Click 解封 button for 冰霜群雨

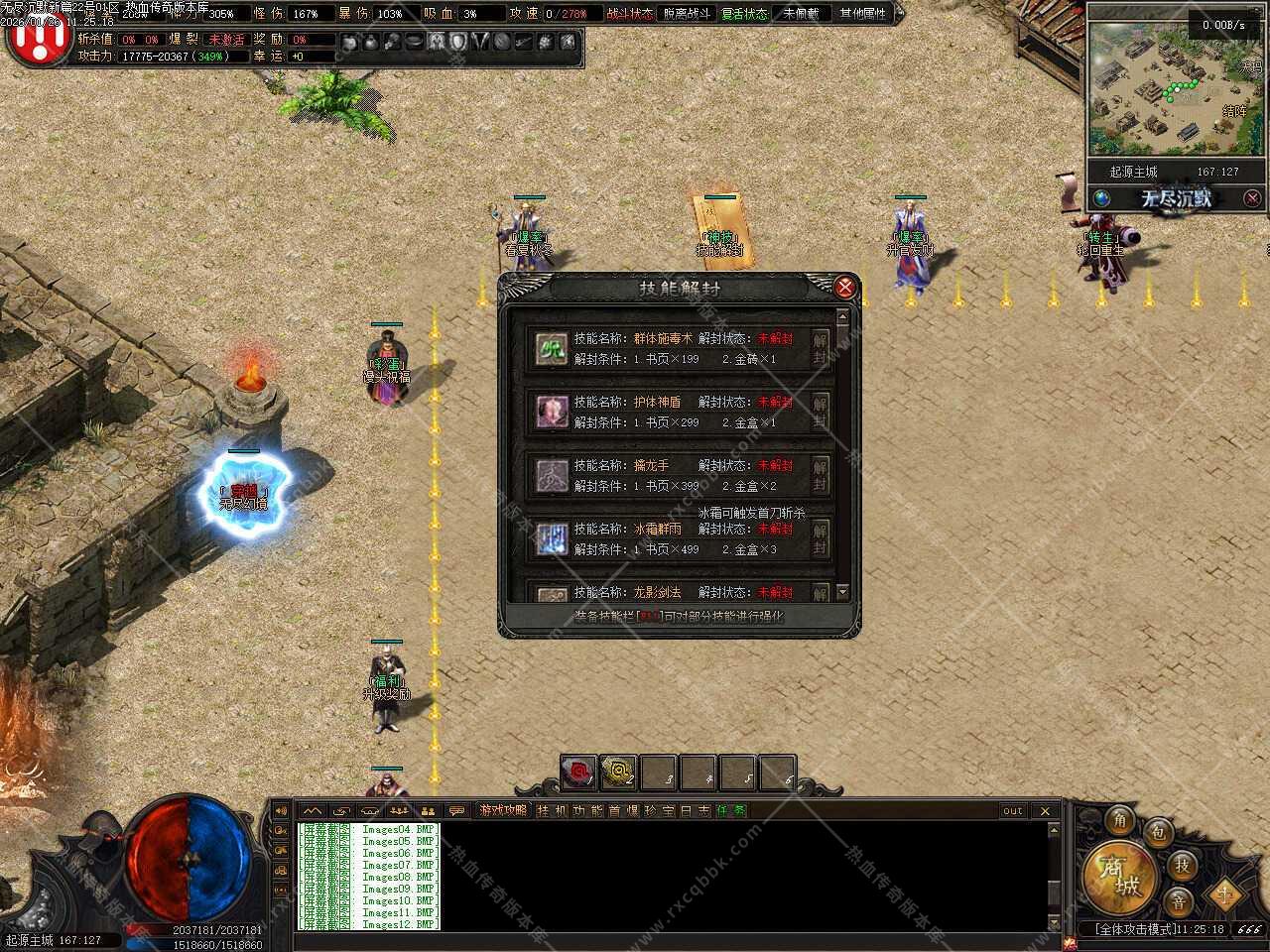[x=821, y=538]
